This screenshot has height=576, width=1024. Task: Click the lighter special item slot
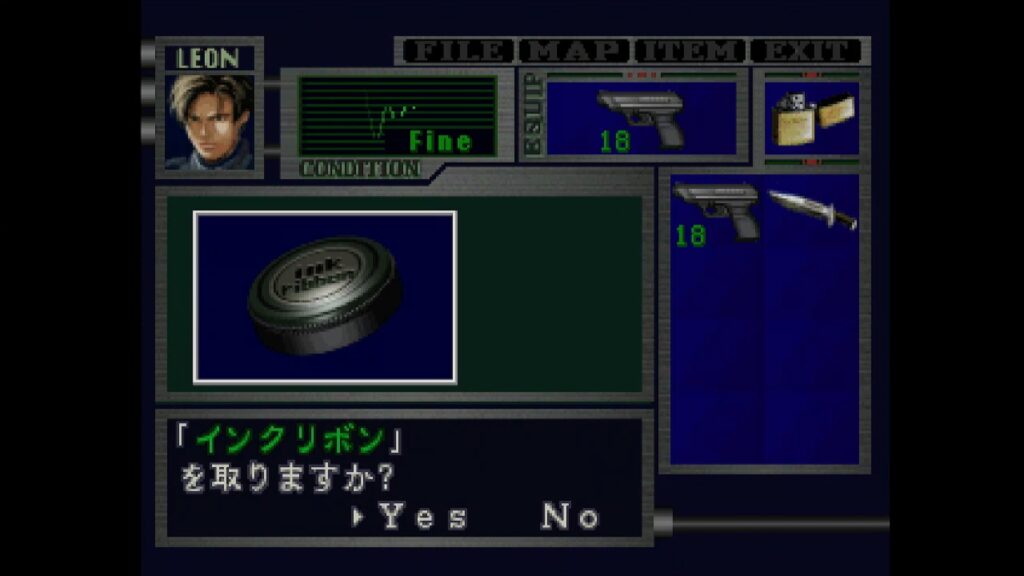[x=810, y=119]
